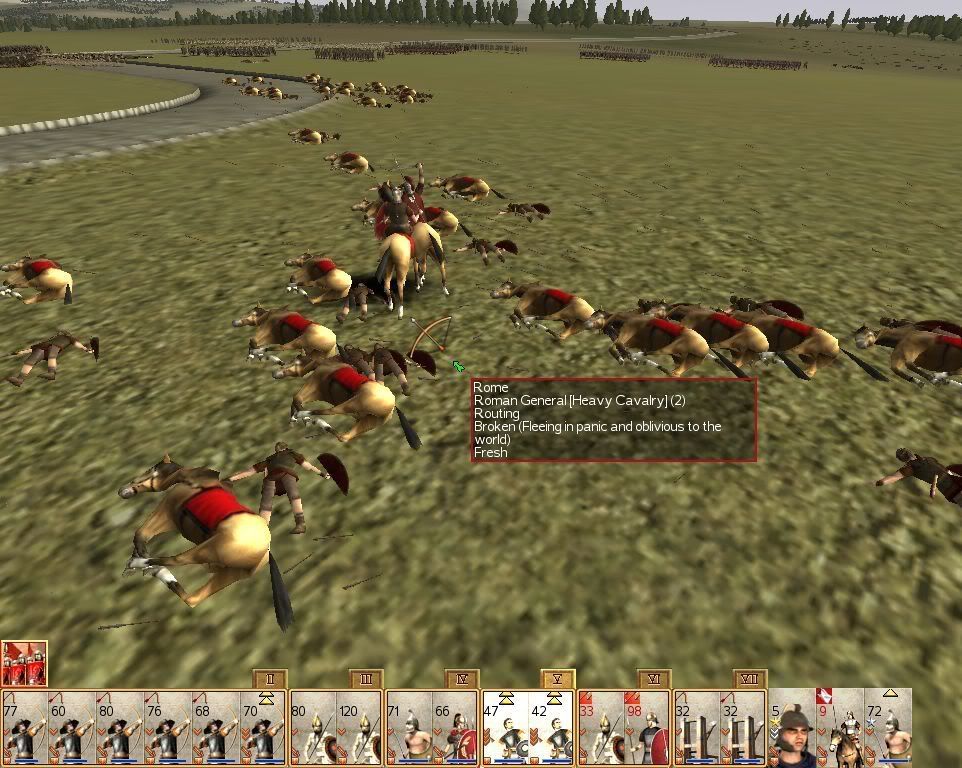Select the general's portrait card showing 5

(791, 726)
